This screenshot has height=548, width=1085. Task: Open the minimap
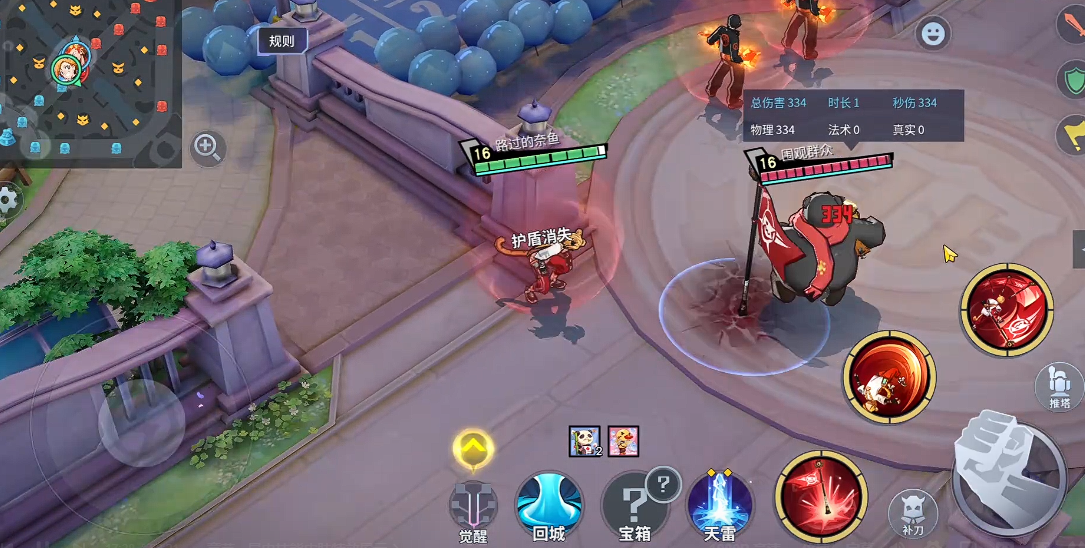(x=90, y=82)
